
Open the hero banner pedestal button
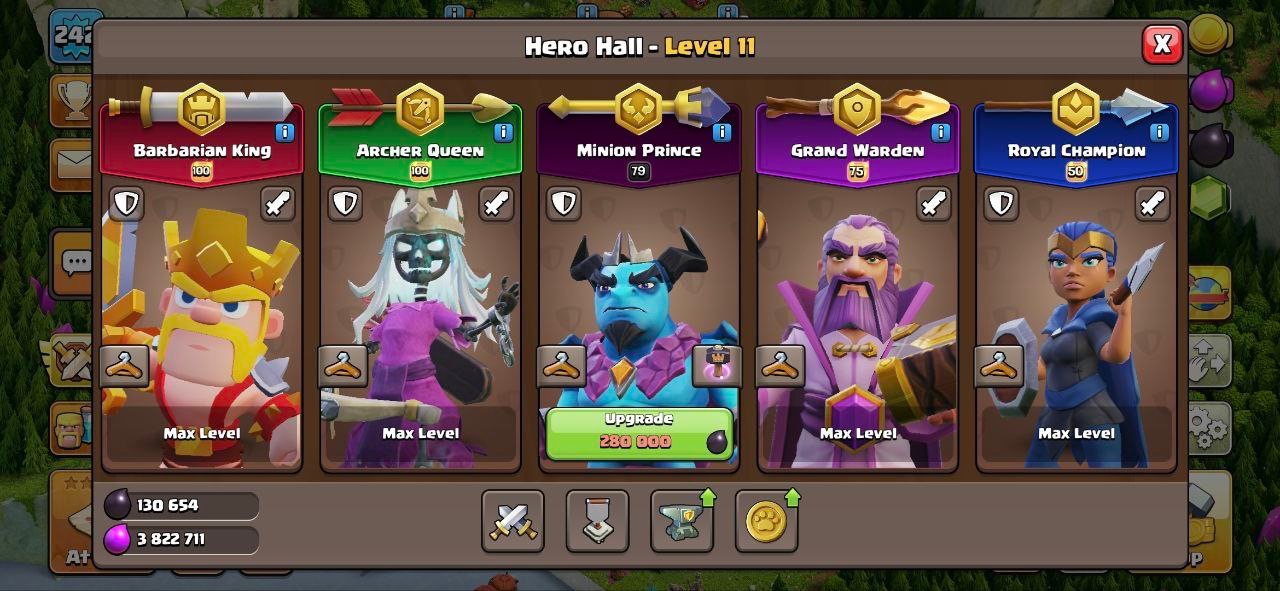(x=597, y=521)
